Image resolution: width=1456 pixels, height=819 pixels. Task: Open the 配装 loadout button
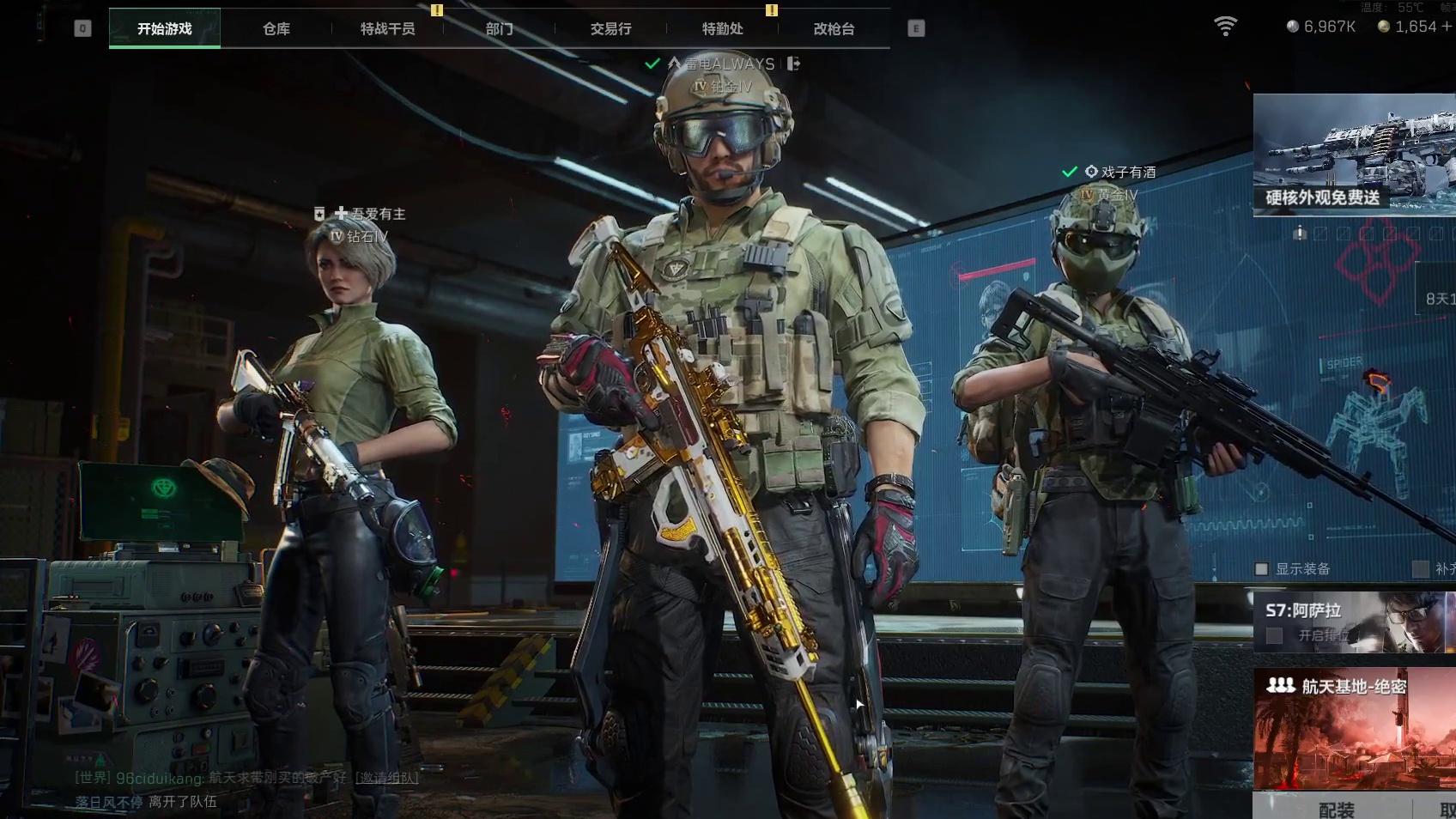click(1336, 809)
